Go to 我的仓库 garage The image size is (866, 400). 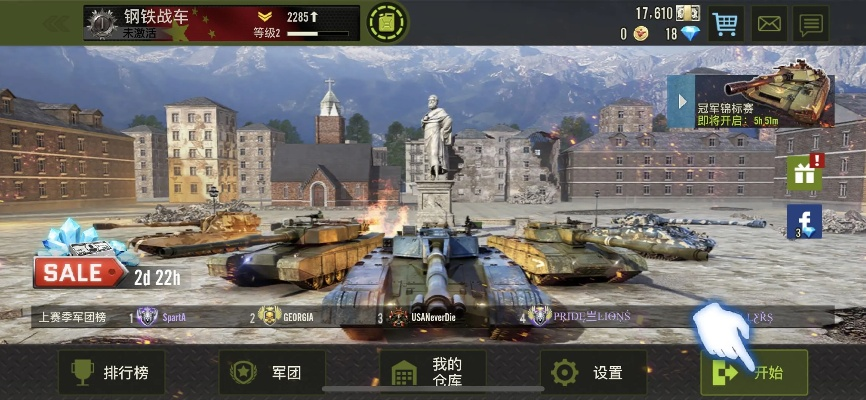point(432,372)
